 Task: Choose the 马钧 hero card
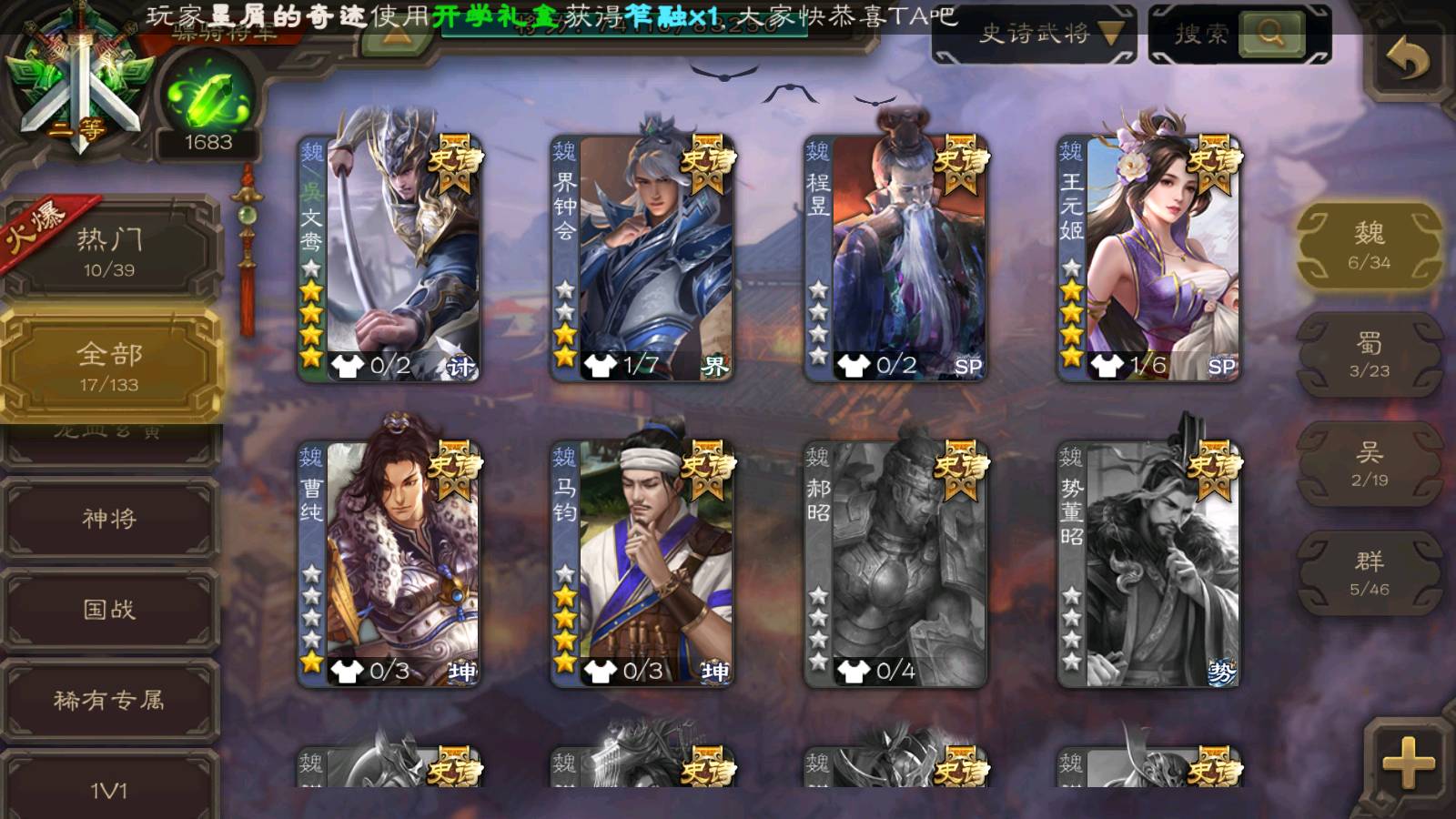[x=642, y=563]
